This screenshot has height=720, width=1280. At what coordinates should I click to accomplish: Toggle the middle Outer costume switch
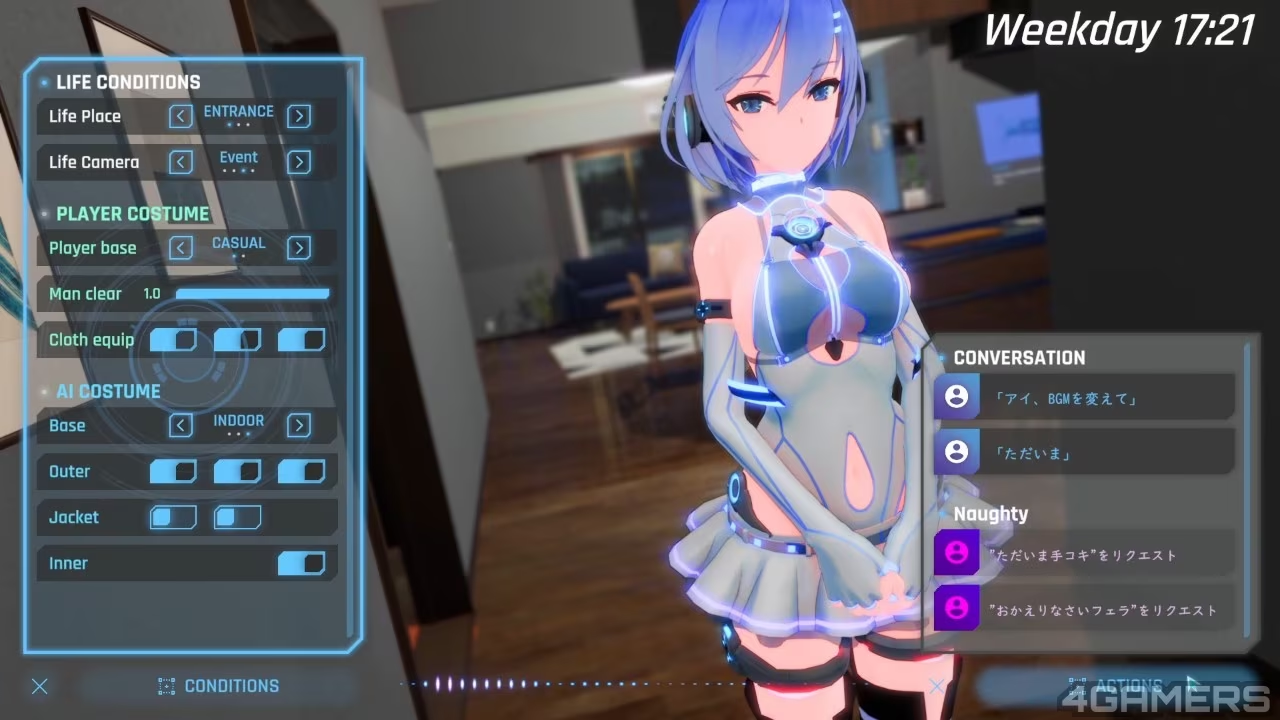pos(236,471)
